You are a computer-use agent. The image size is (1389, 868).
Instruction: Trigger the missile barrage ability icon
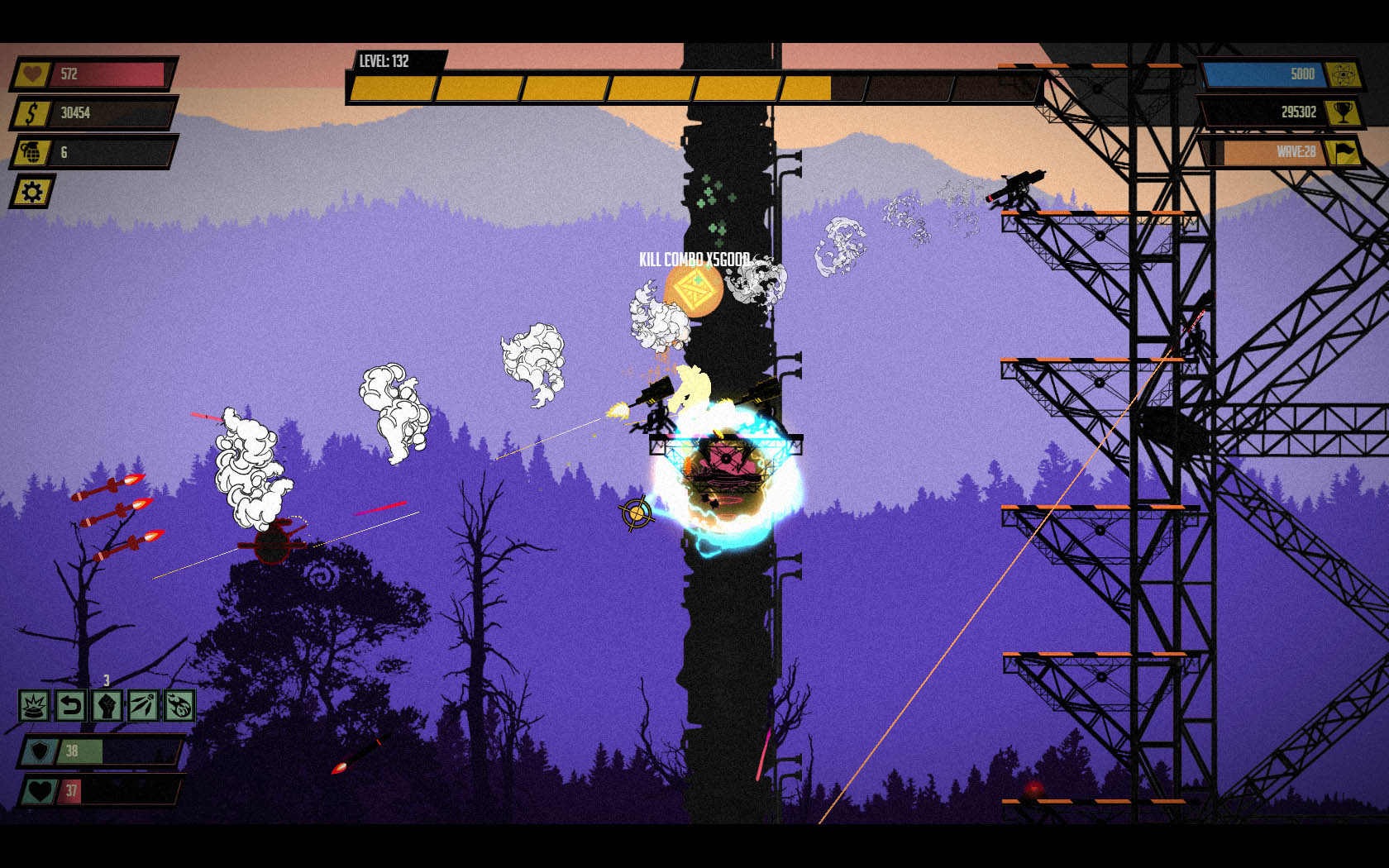tap(145, 707)
